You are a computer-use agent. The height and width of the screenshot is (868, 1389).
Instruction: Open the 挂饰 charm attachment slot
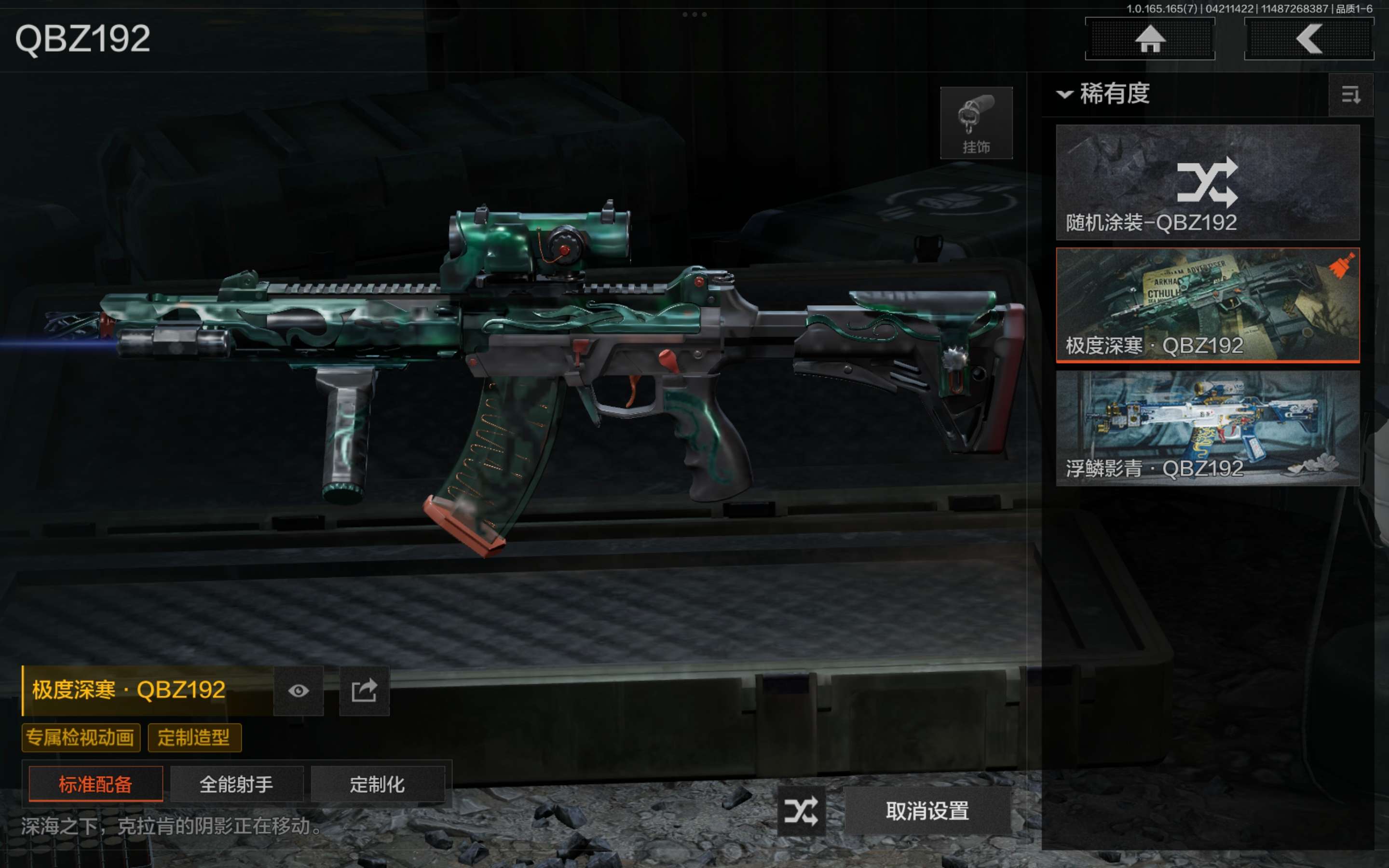(x=976, y=123)
